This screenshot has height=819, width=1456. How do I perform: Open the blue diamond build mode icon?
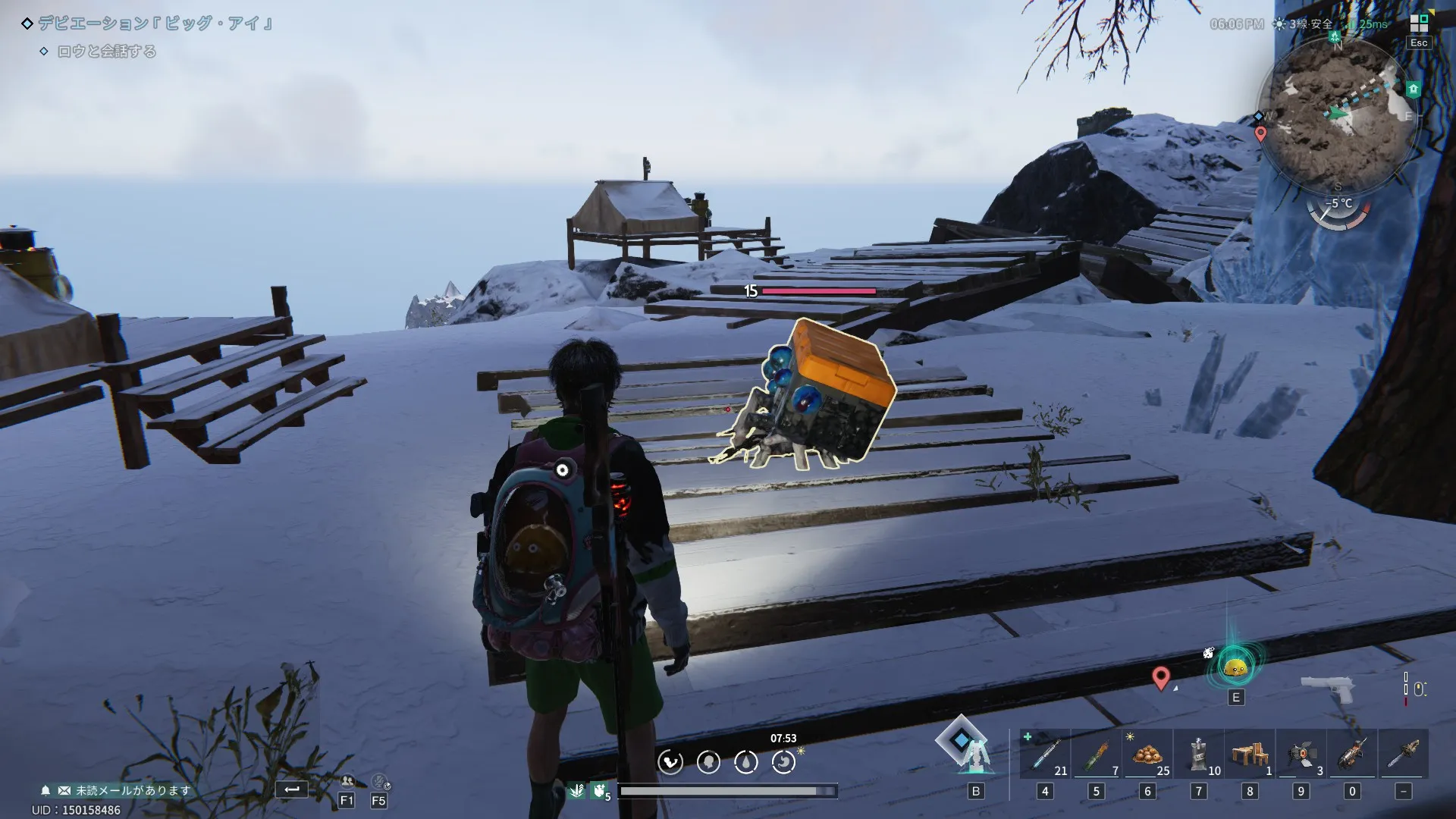pyautogui.click(x=962, y=741)
